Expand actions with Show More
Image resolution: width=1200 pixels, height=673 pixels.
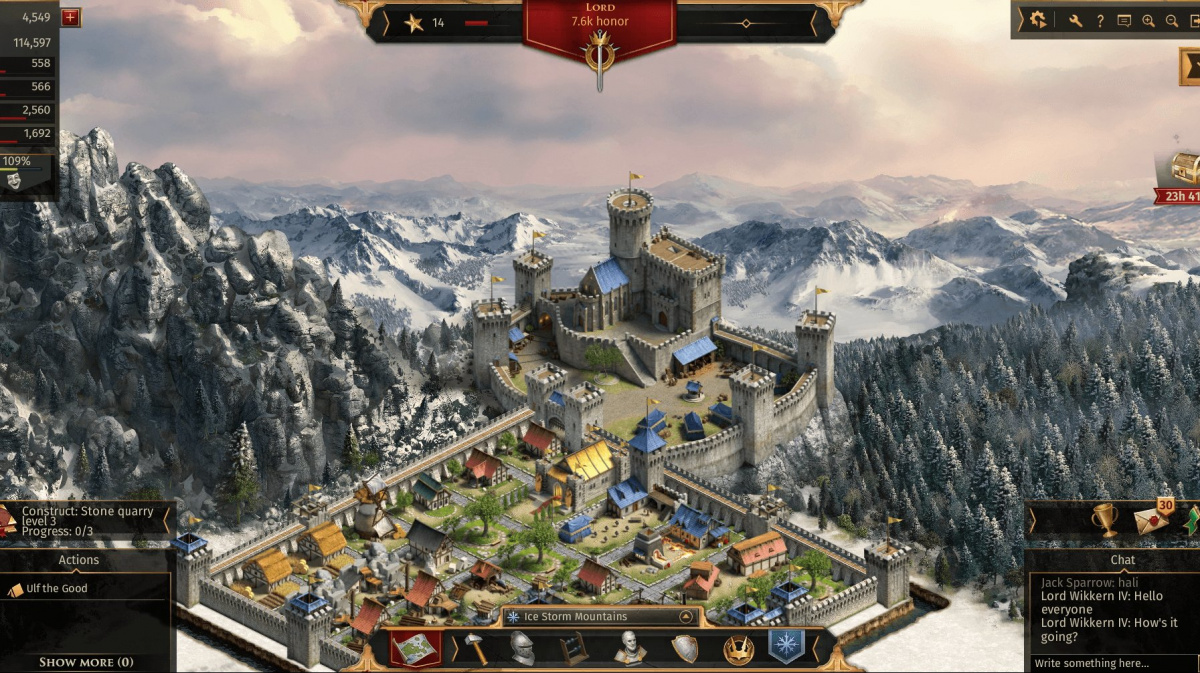point(85,662)
